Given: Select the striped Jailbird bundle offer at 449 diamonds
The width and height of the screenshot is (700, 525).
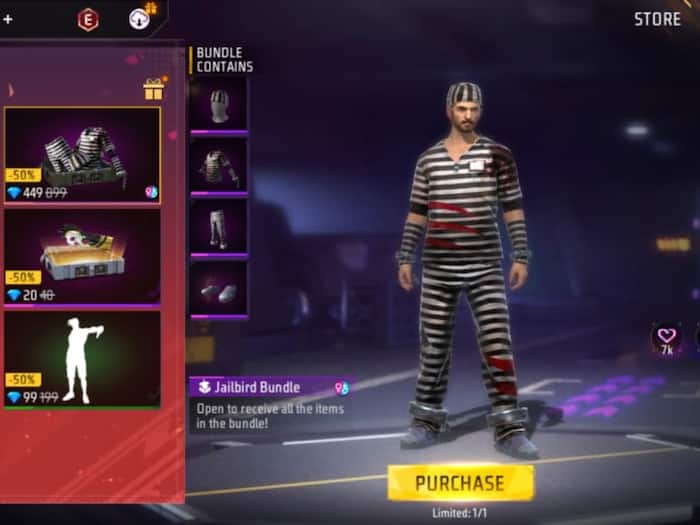Looking at the screenshot, I should pos(82,155).
